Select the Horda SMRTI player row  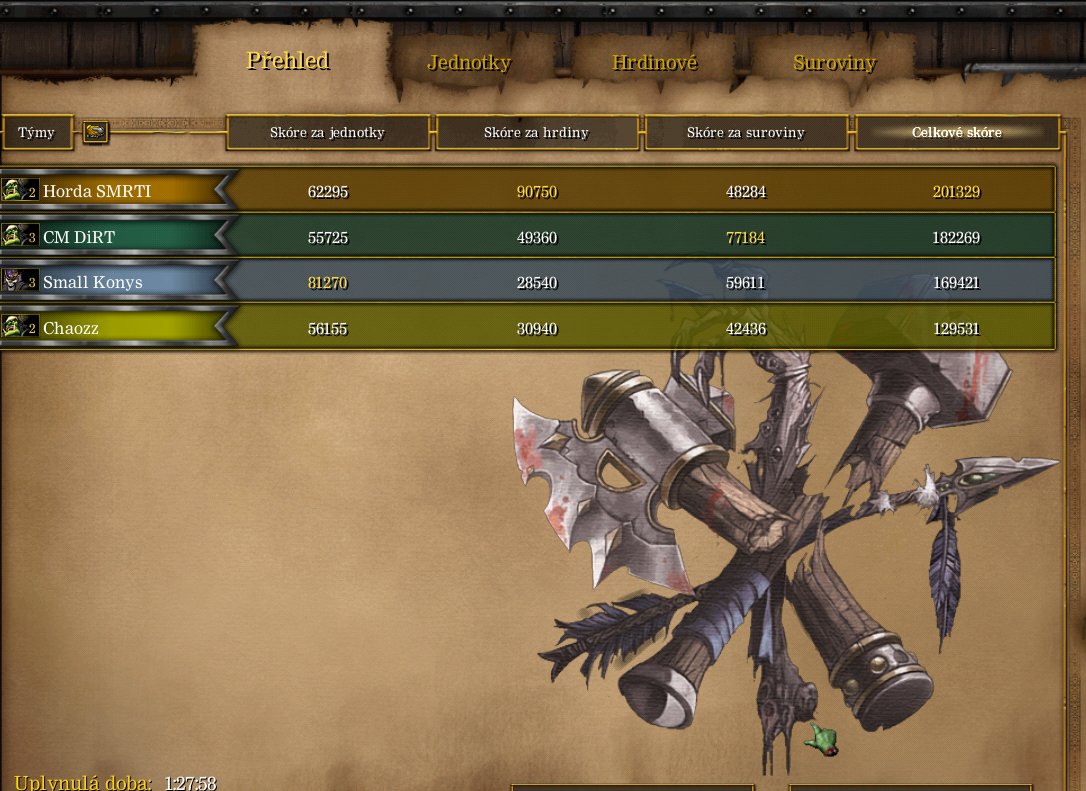pos(97,190)
